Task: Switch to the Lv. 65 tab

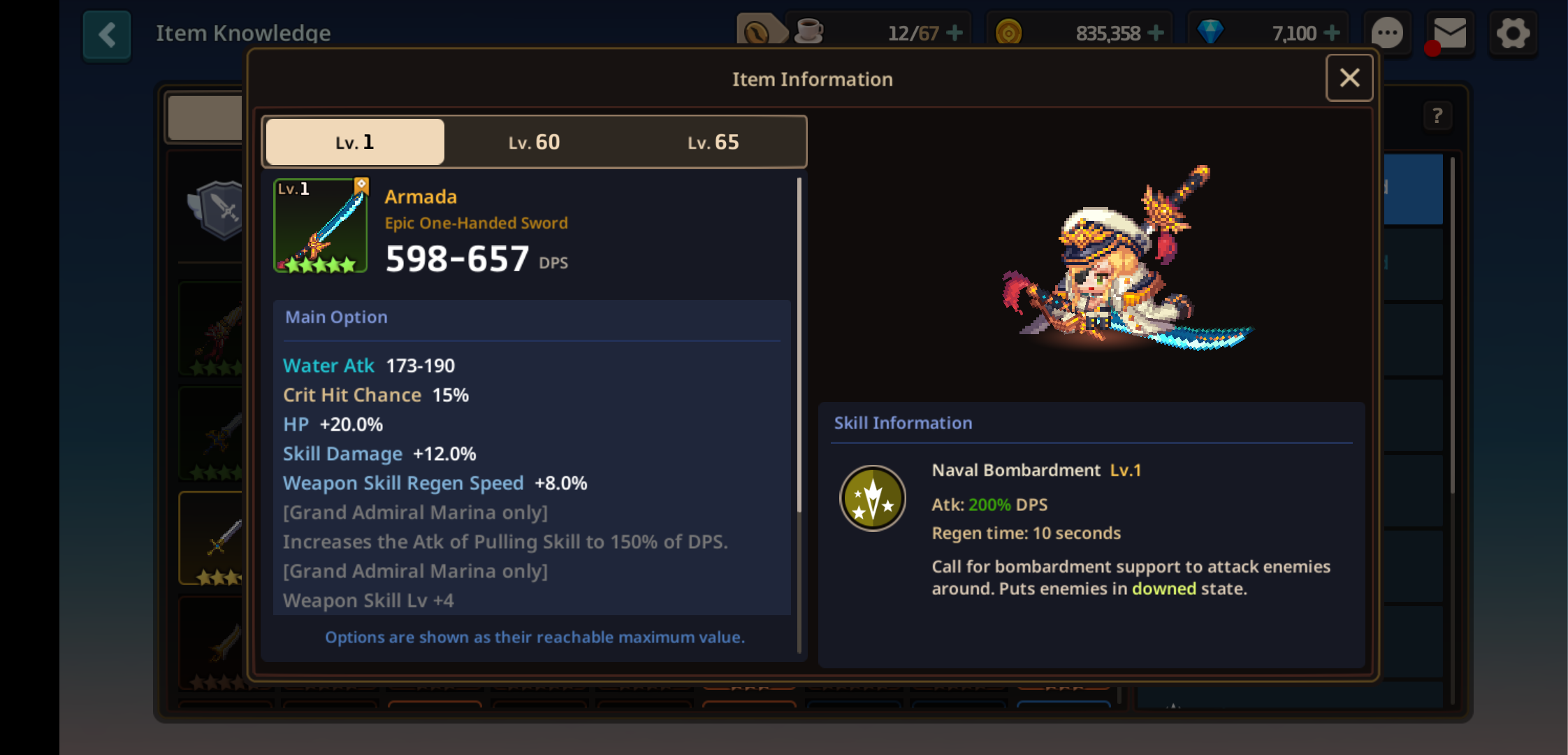Action: (x=713, y=141)
